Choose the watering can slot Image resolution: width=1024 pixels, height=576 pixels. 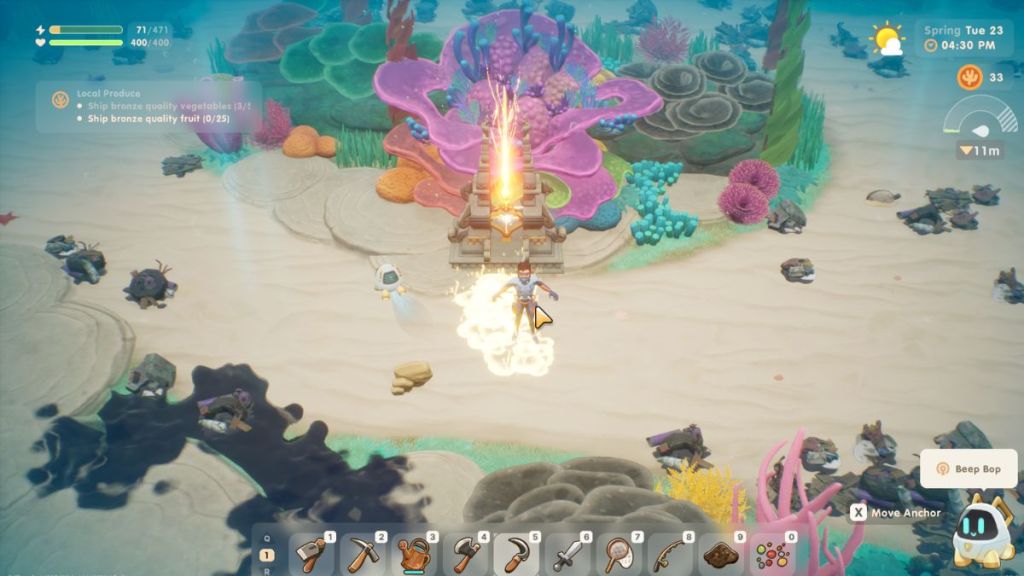(x=415, y=554)
